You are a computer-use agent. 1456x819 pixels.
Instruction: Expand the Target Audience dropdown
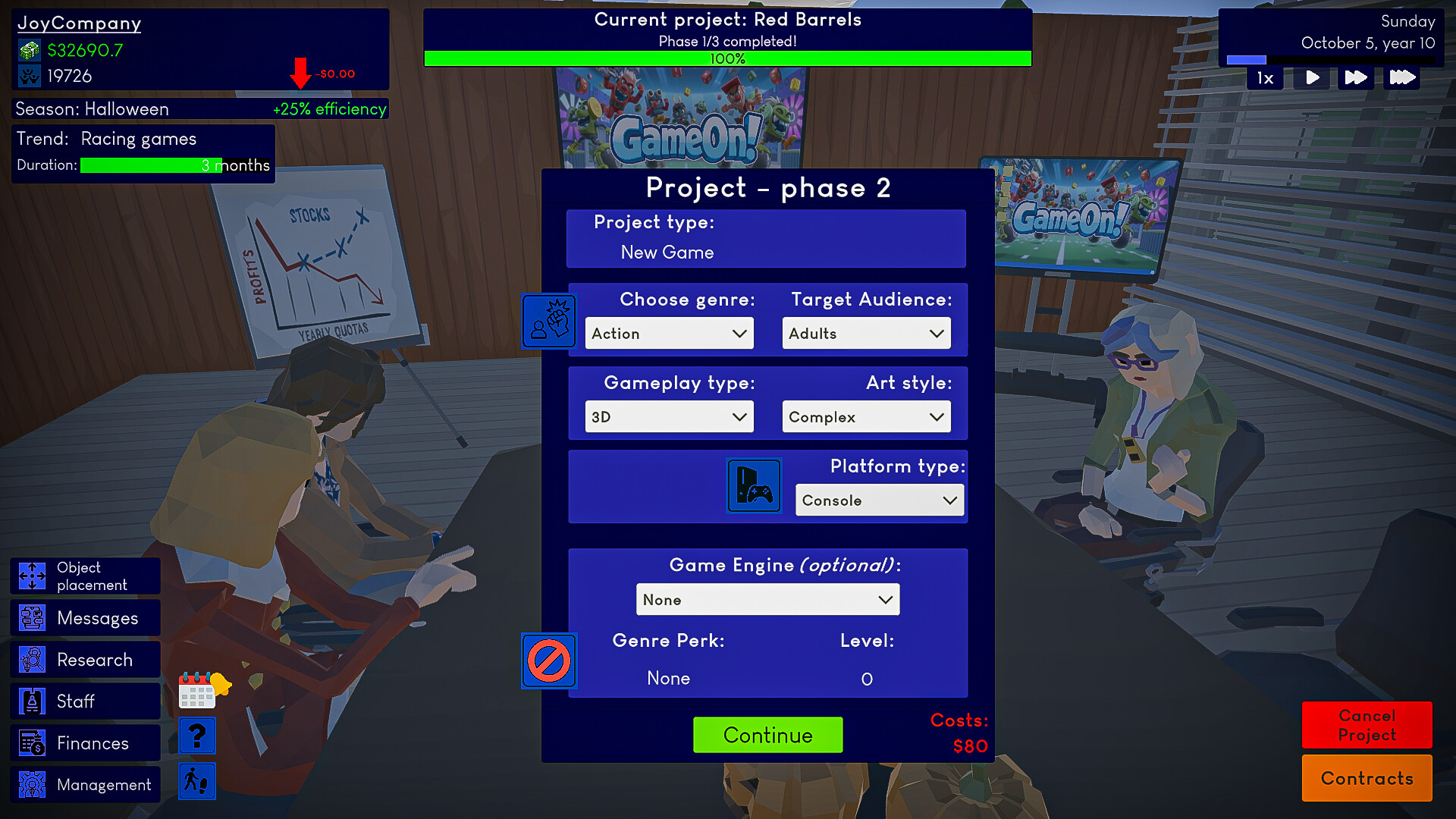click(x=865, y=333)
